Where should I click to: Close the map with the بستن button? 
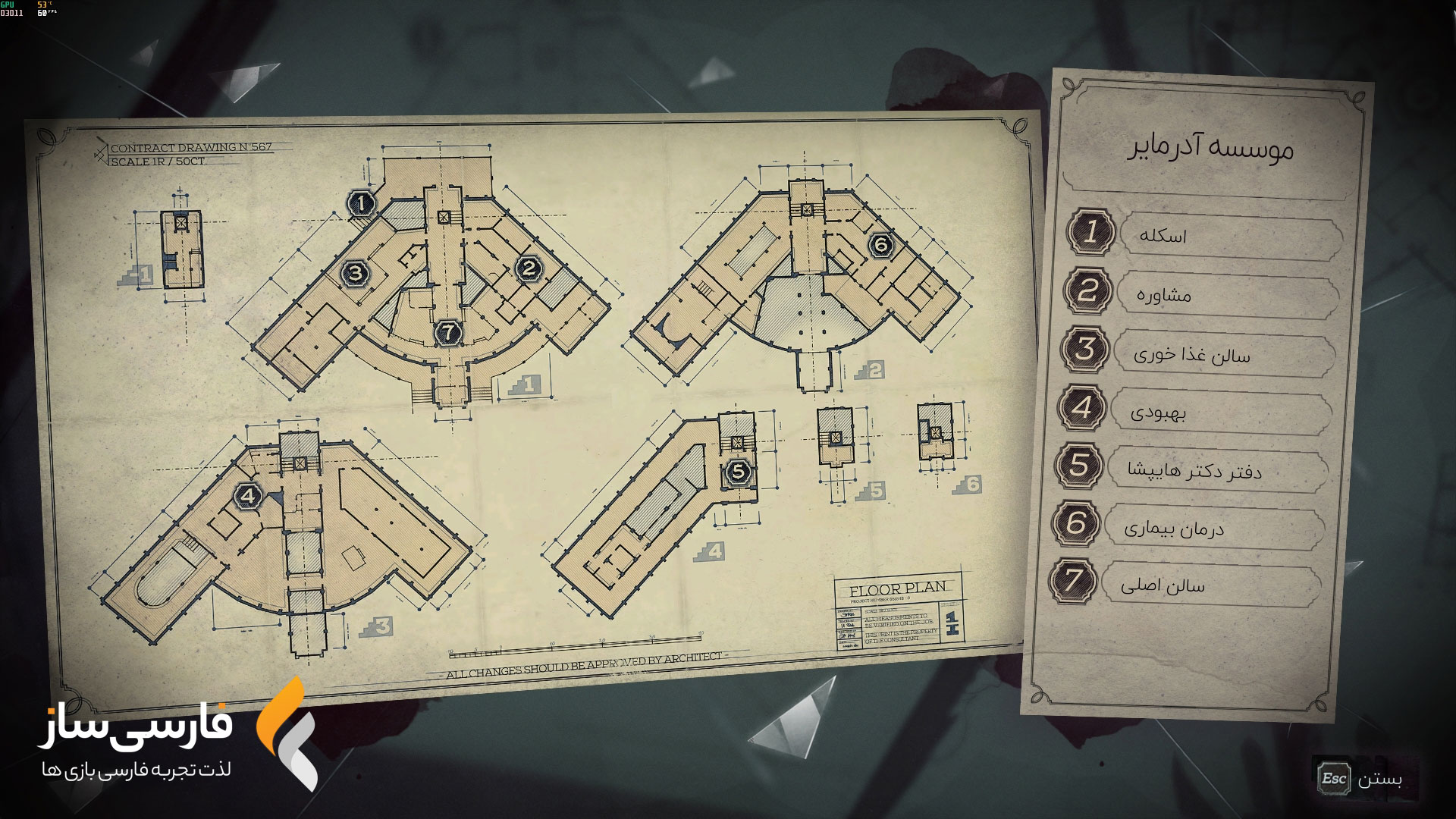(1363, 779)
